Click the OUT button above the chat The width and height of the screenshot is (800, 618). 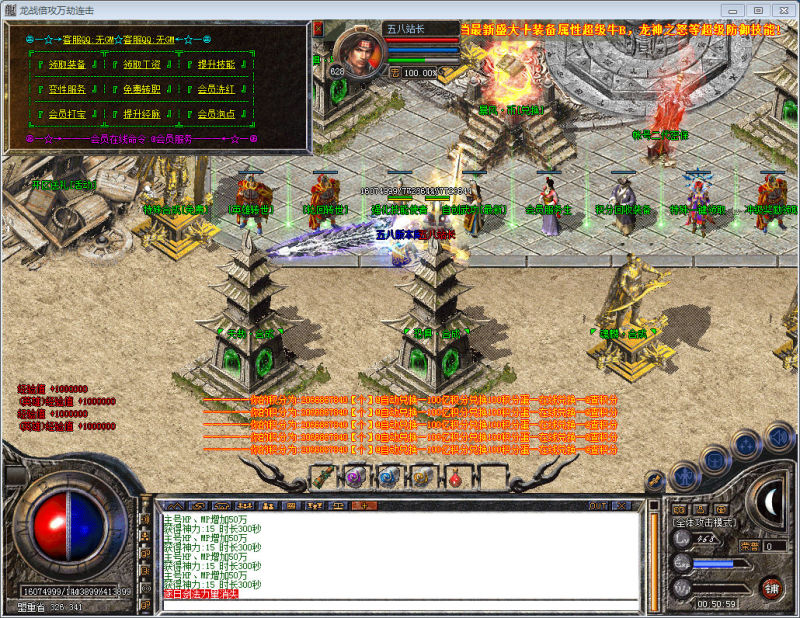tap(597, 506)
